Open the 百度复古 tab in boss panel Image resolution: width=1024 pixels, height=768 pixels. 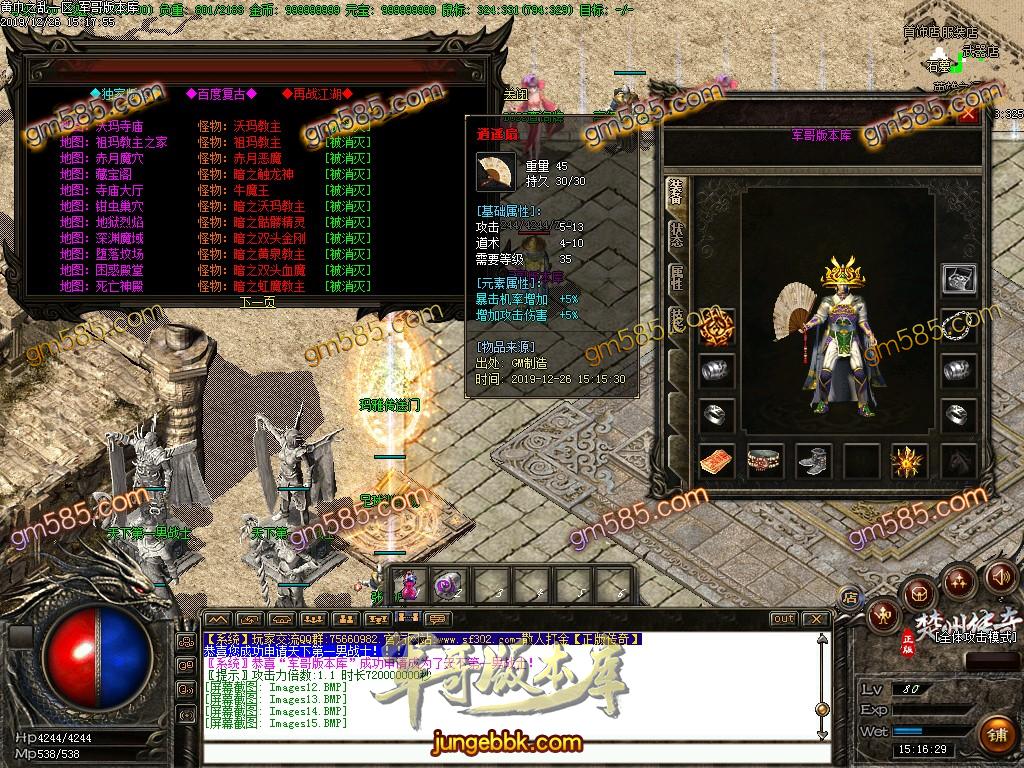click(x=220, y=94)
